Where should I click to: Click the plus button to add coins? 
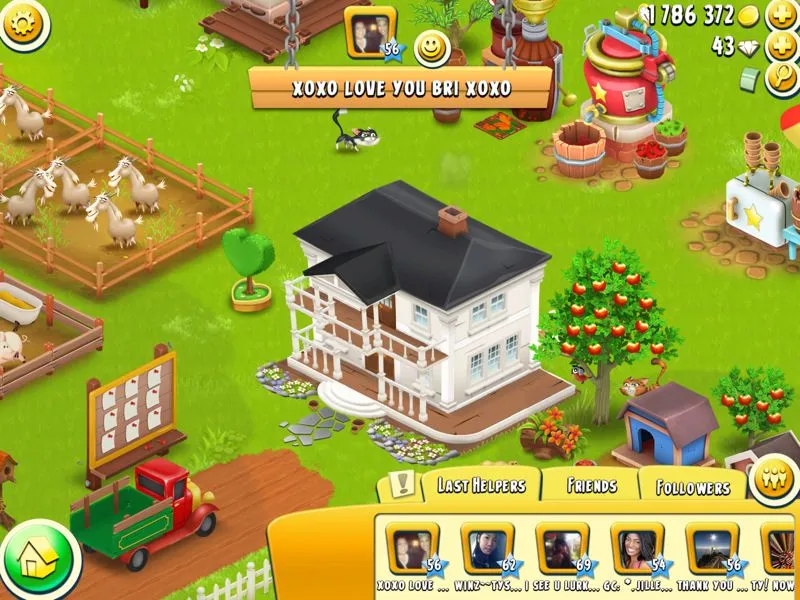point(781,15)
